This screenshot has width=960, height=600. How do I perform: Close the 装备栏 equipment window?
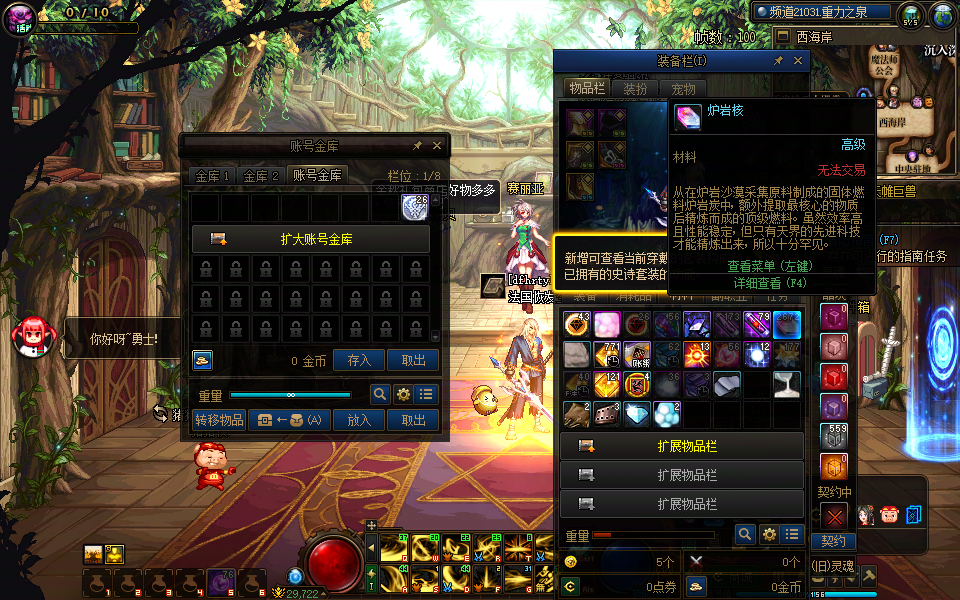[x=798, y=61]
